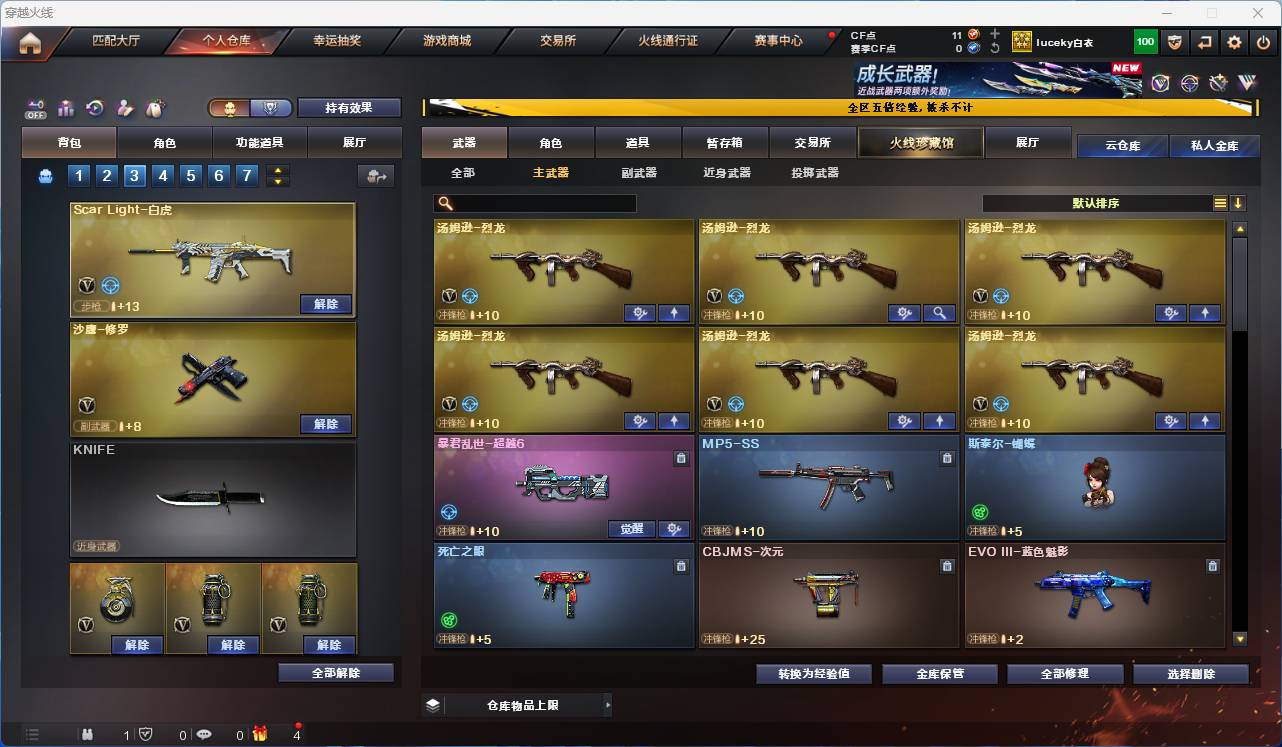Click the weapon search input field
This screenshot has height=747, width=1282.
pyautogui.click(x=535, y=203)
